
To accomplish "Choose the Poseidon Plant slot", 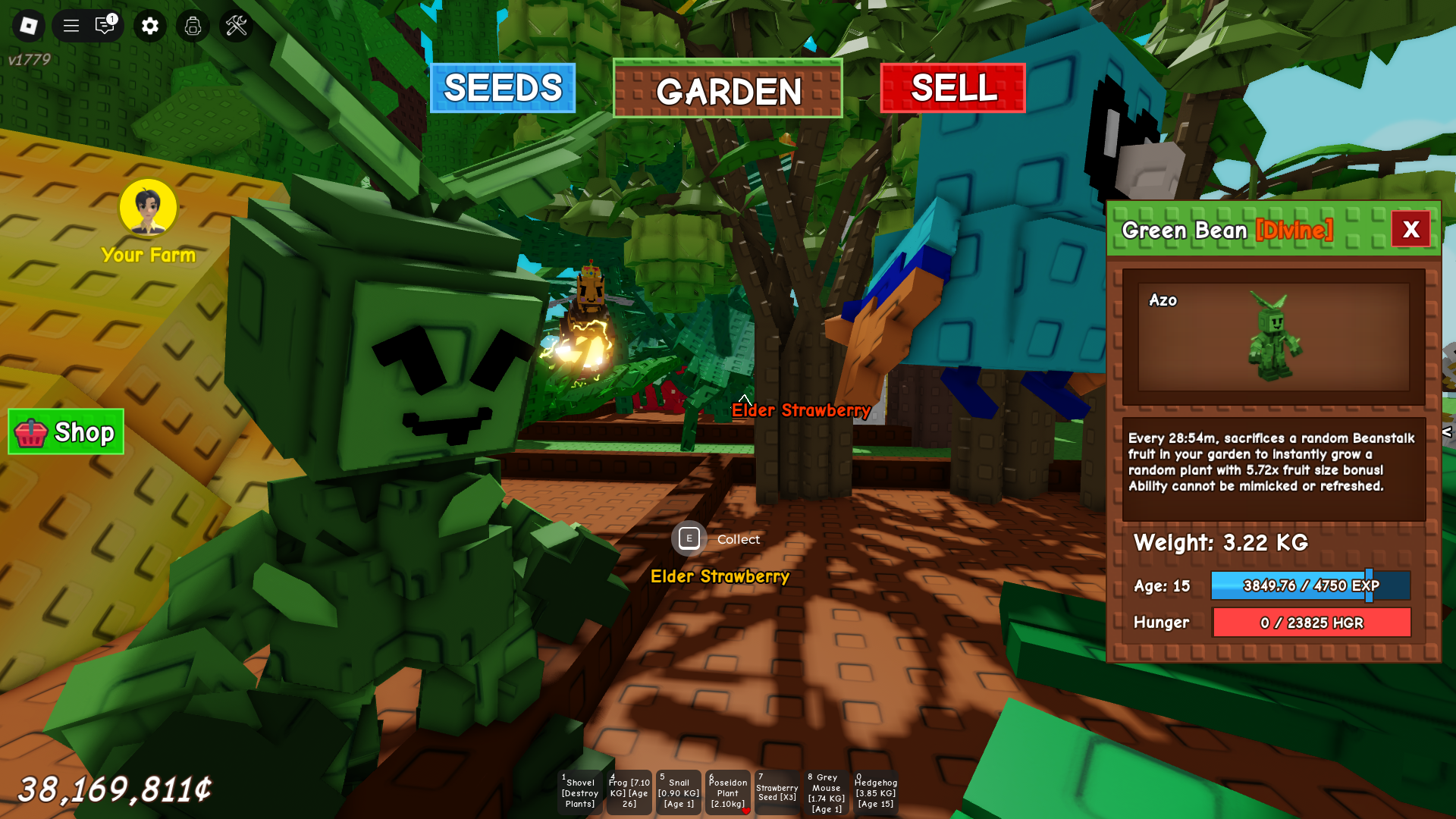I will pyautogui.click(x=728, y=792).
